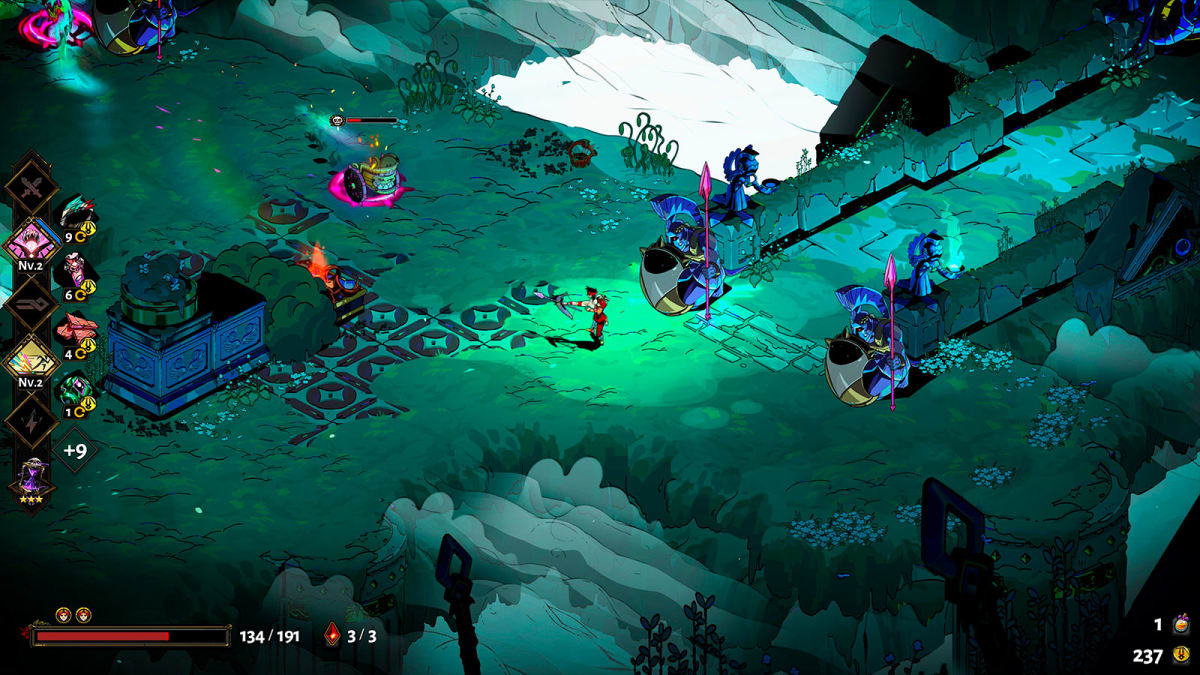Click the gold obol coin icon
Viewport: 1200px width, 675px height.
pyautogui.click(x=1181, y=656)
